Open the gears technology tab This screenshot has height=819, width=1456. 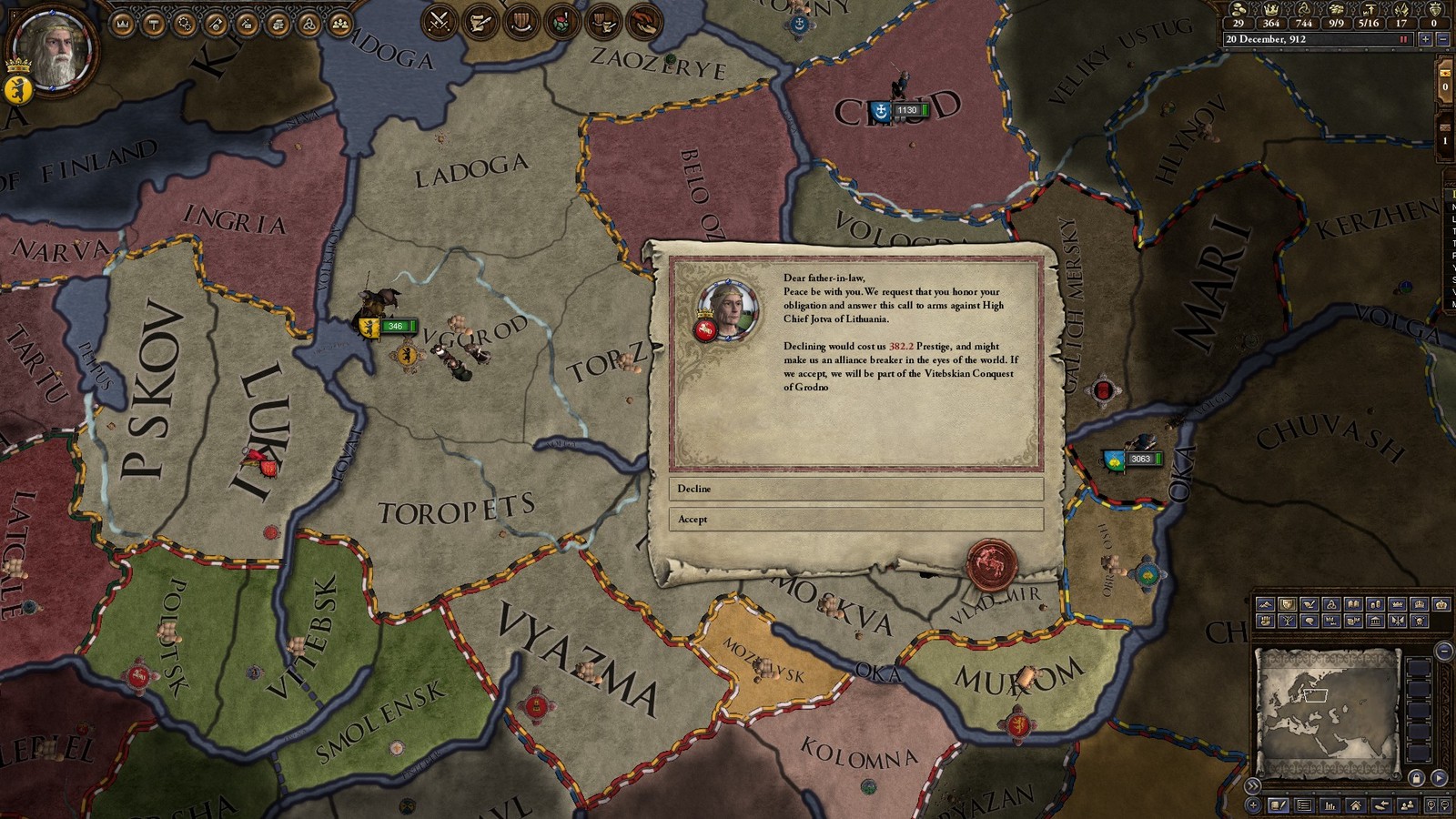(185, 24)
